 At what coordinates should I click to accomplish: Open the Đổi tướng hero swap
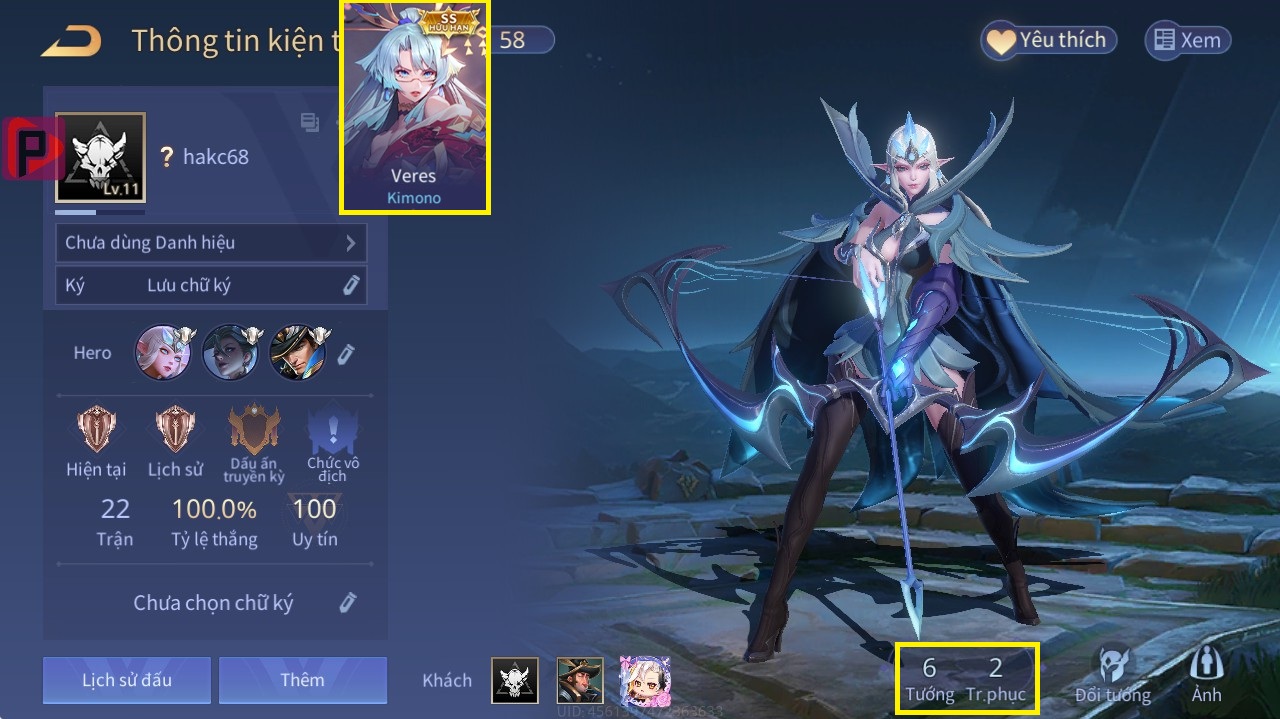[1112, 676]
